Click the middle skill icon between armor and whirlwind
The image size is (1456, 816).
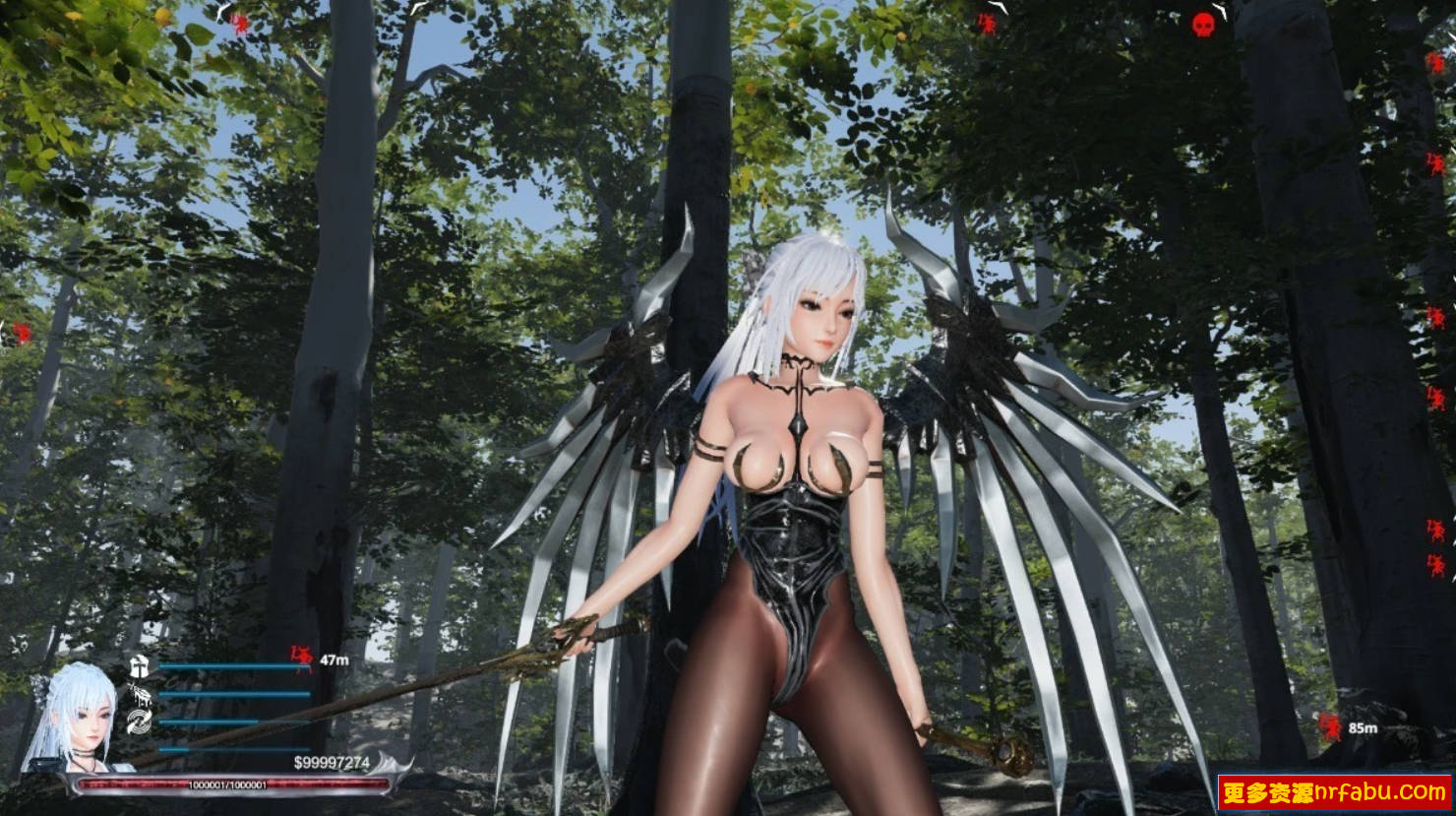coord(141,697)
